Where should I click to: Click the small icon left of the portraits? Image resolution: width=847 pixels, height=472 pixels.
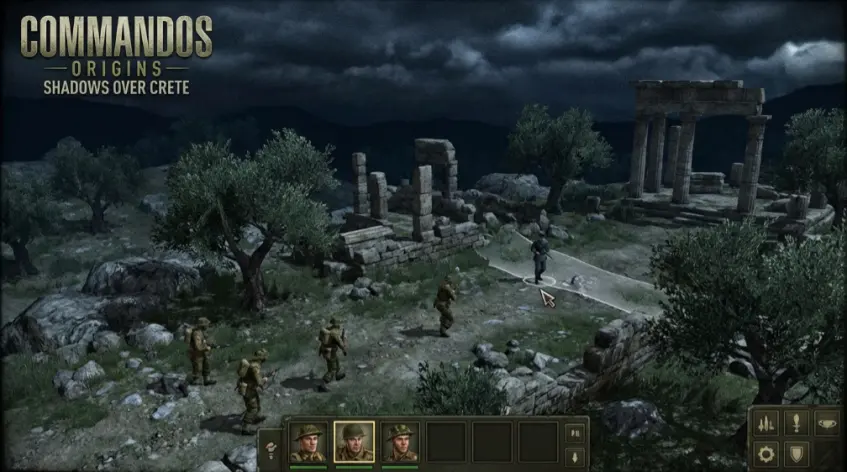[272, 446]
